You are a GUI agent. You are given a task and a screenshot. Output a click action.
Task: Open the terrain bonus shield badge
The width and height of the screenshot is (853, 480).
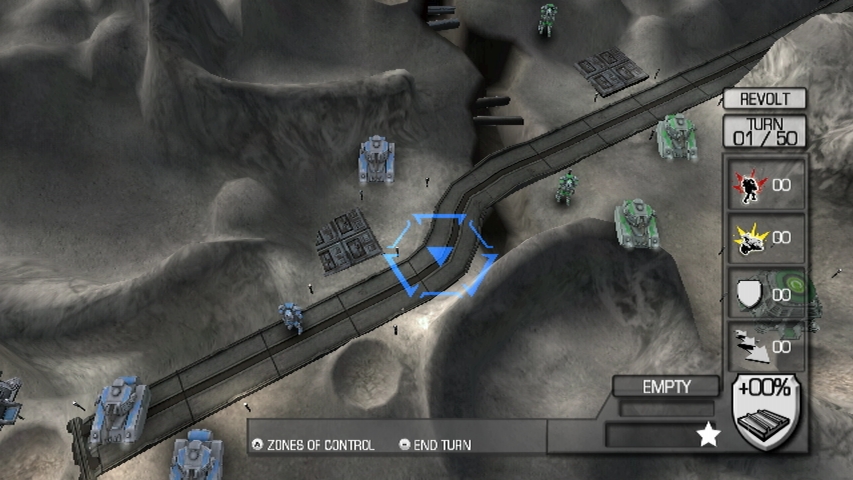[x=765, y=410]
